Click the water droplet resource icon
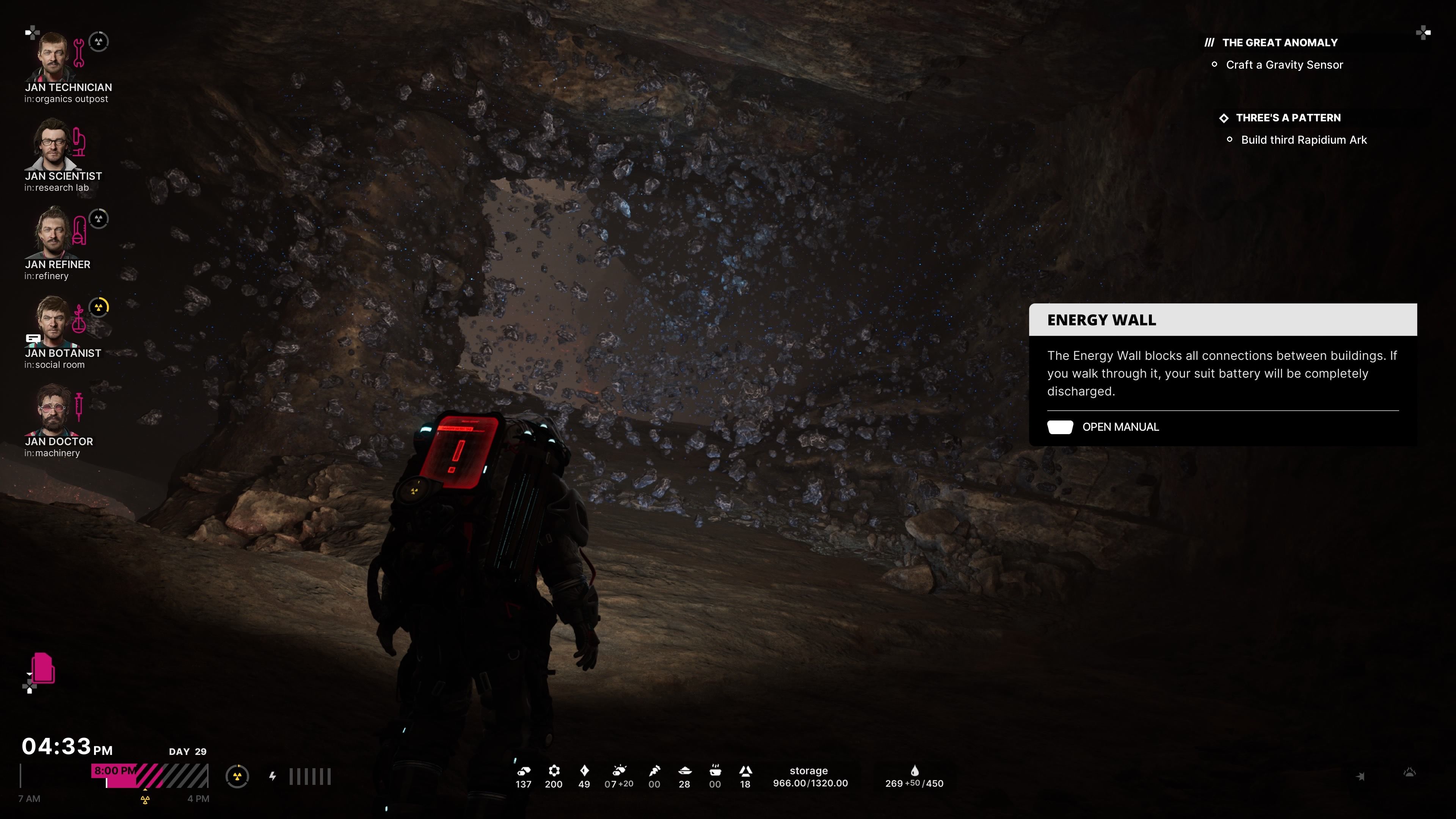The width and height of the screenshot is (1456, 819). click(x=915, y=770)
